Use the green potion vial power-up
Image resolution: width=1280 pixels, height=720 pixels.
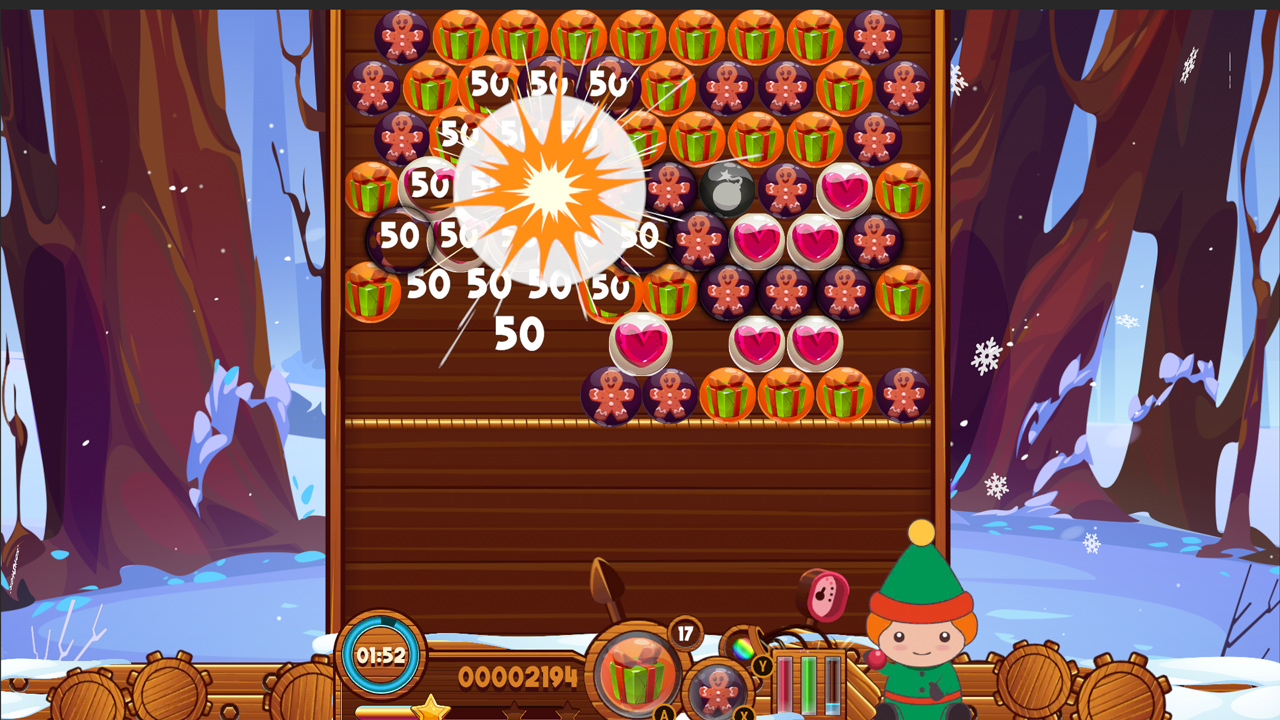(x=808, y=685)
